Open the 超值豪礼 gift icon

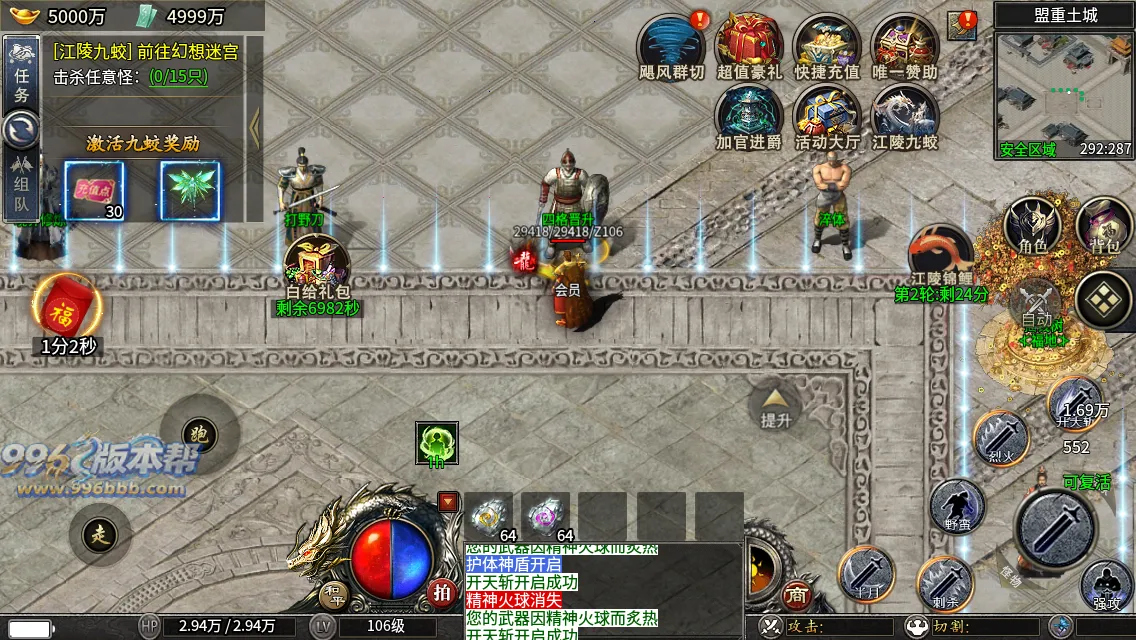click(x=749, y=44)
